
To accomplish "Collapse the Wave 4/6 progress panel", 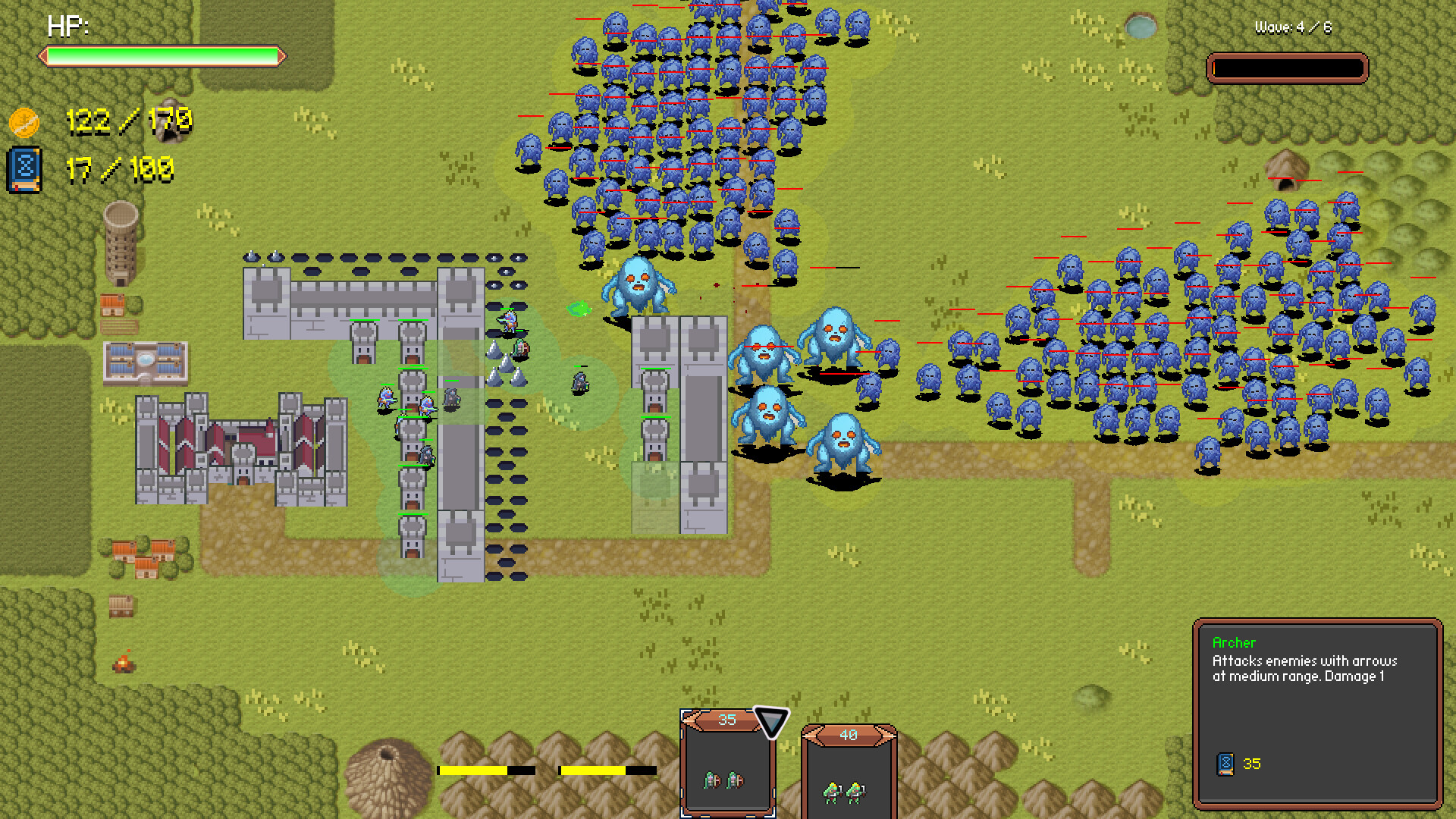I will tap(1288, 67).
